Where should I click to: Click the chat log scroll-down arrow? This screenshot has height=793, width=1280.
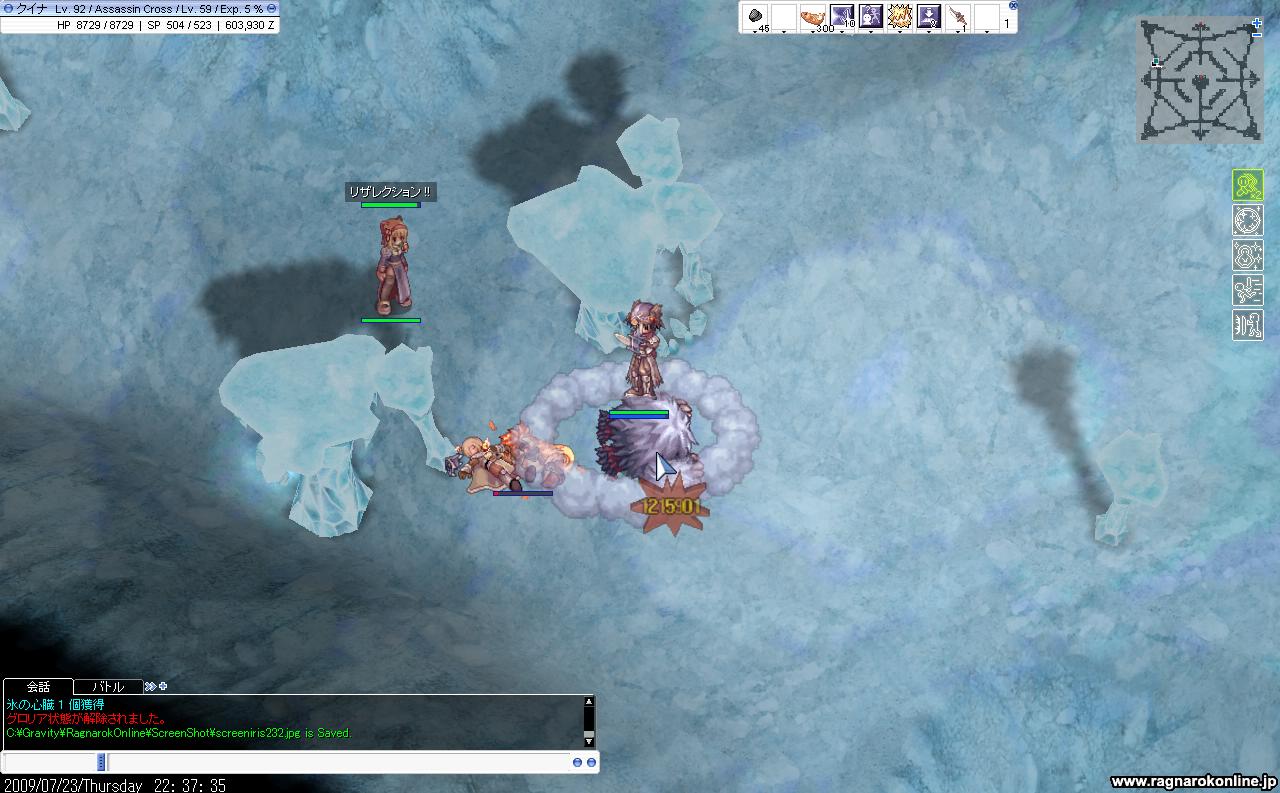[x=589, y=739]
